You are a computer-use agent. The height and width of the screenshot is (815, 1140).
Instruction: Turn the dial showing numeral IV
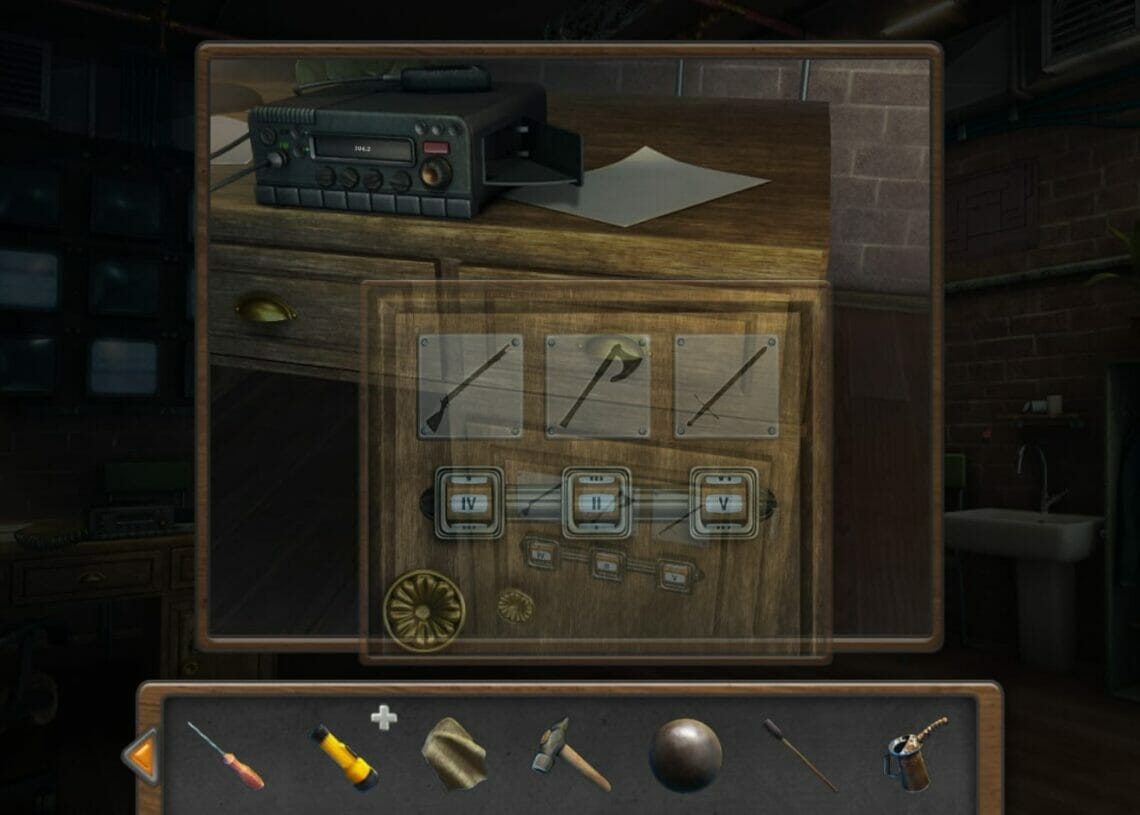point(469,502)
